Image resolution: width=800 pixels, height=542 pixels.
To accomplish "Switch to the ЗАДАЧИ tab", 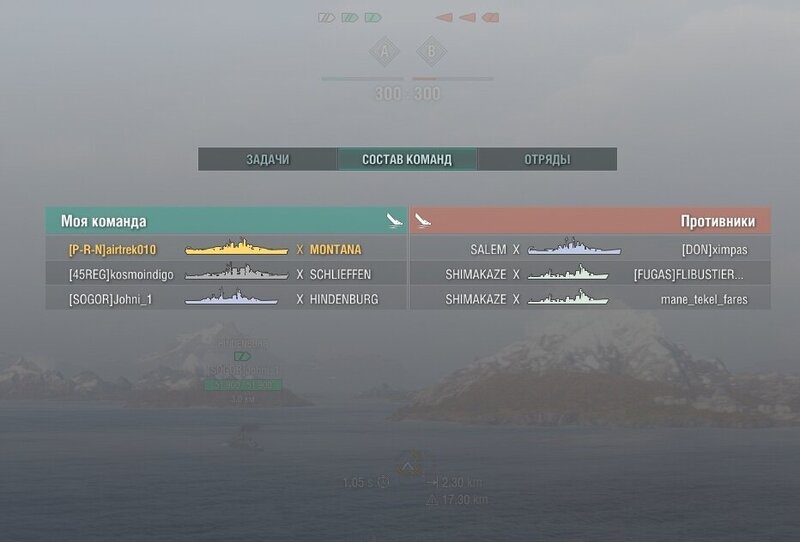I will pyautogui.click(x=267, y=160).
